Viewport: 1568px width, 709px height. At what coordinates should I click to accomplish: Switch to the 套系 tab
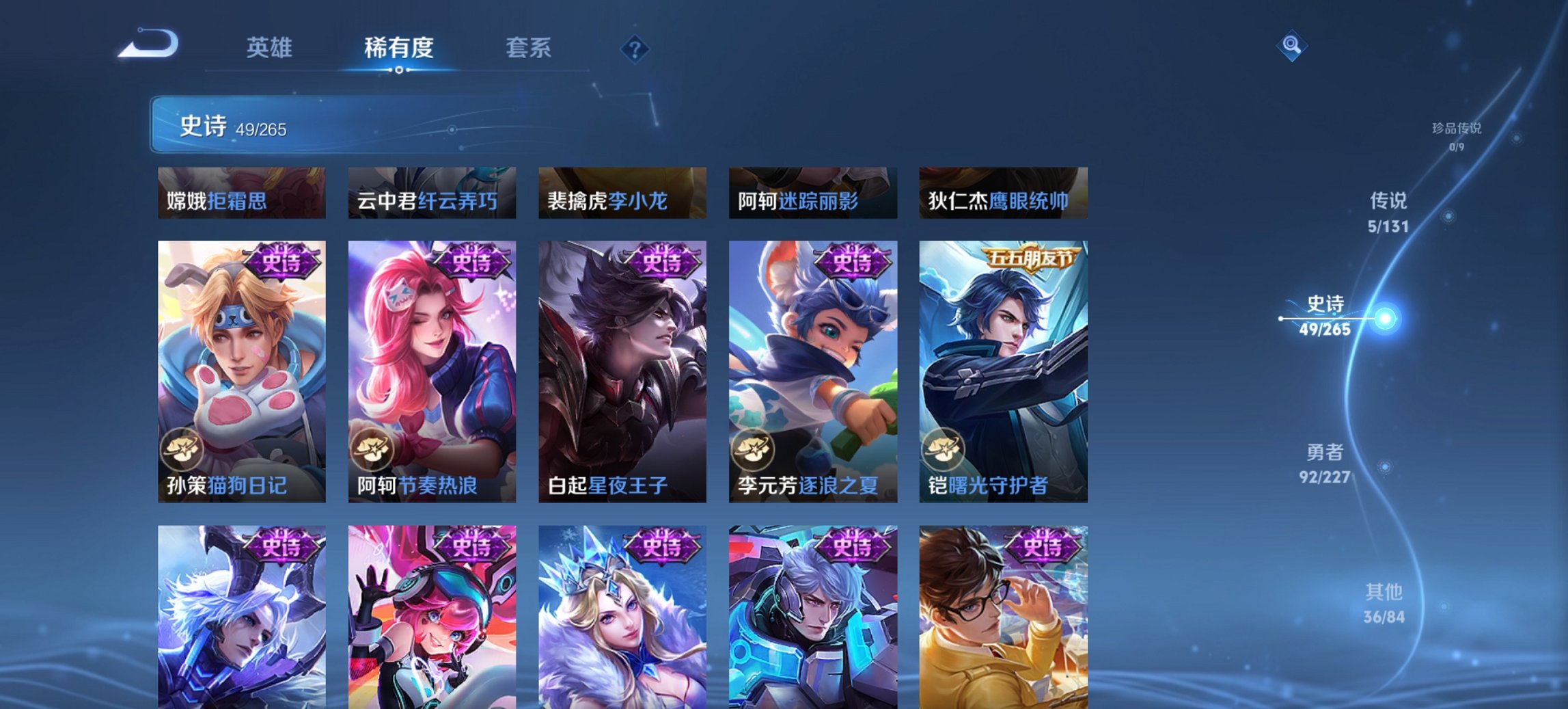point(528,48)
